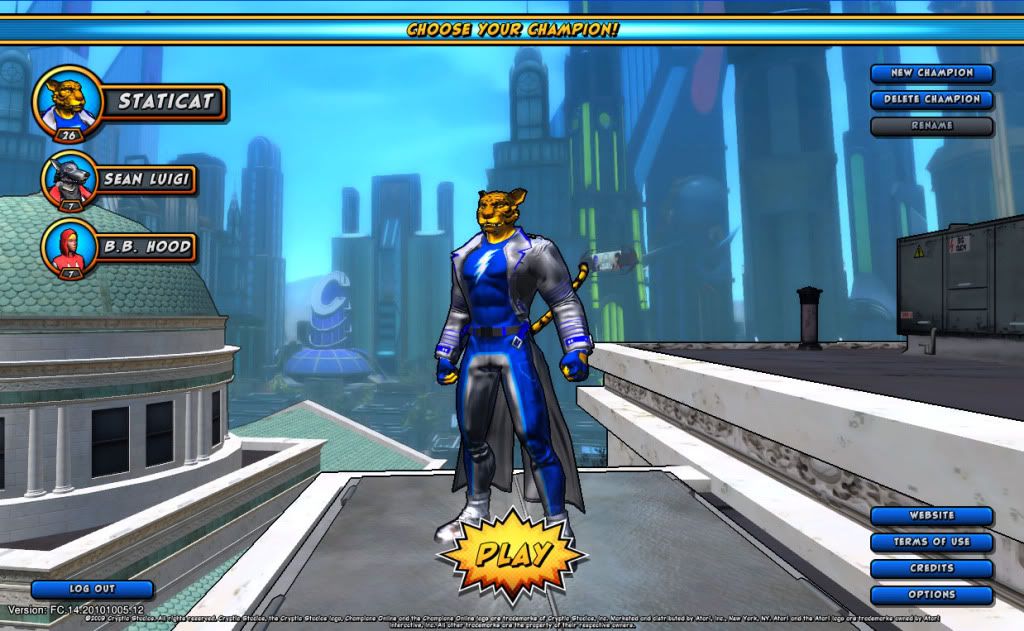The height and width of the screenshot is (631, 1024).
Task: Click the Rename button
Action: (x=931, y=126)
